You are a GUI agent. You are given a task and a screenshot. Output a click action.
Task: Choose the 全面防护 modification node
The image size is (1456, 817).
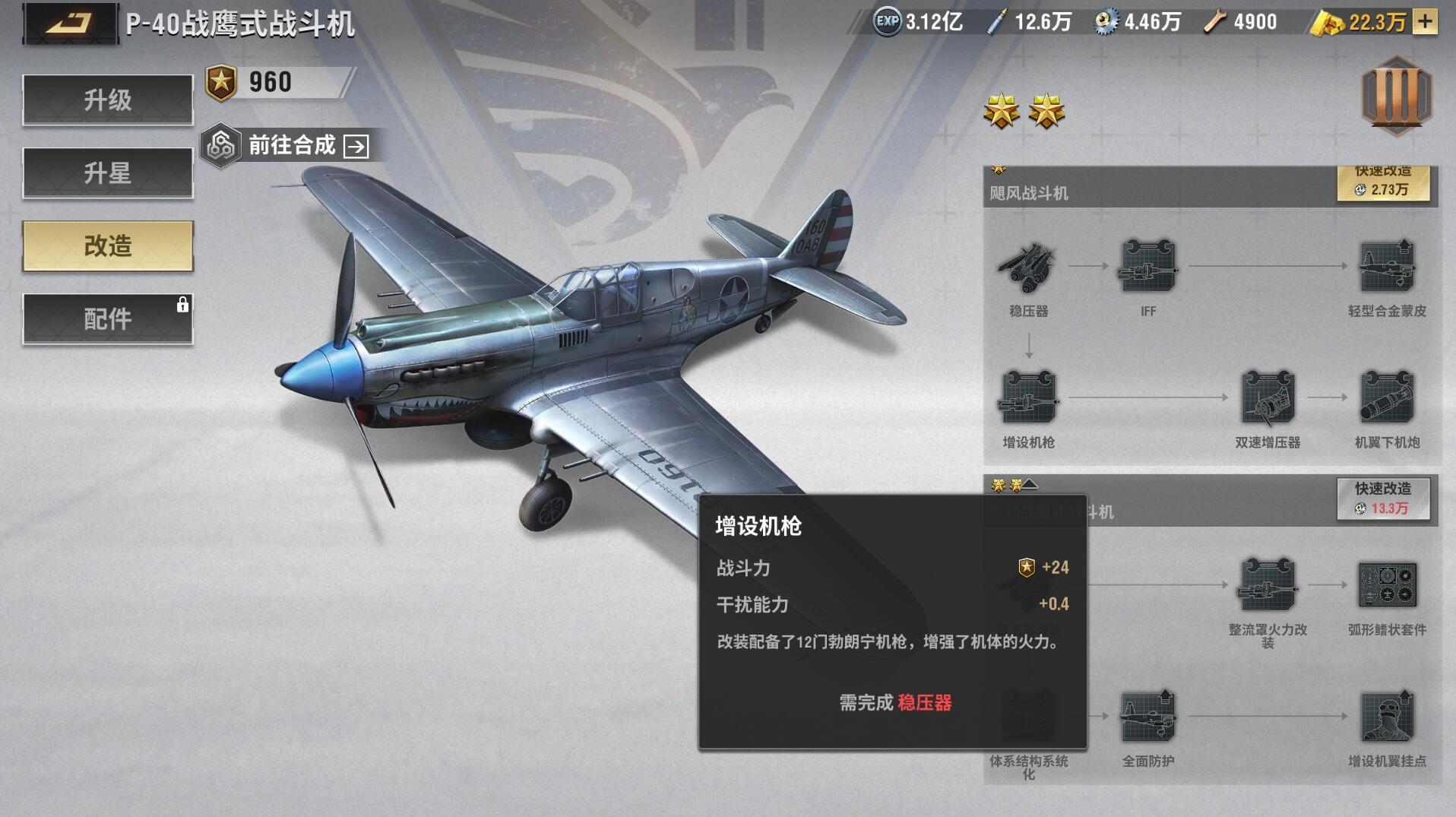(1147, 717)
